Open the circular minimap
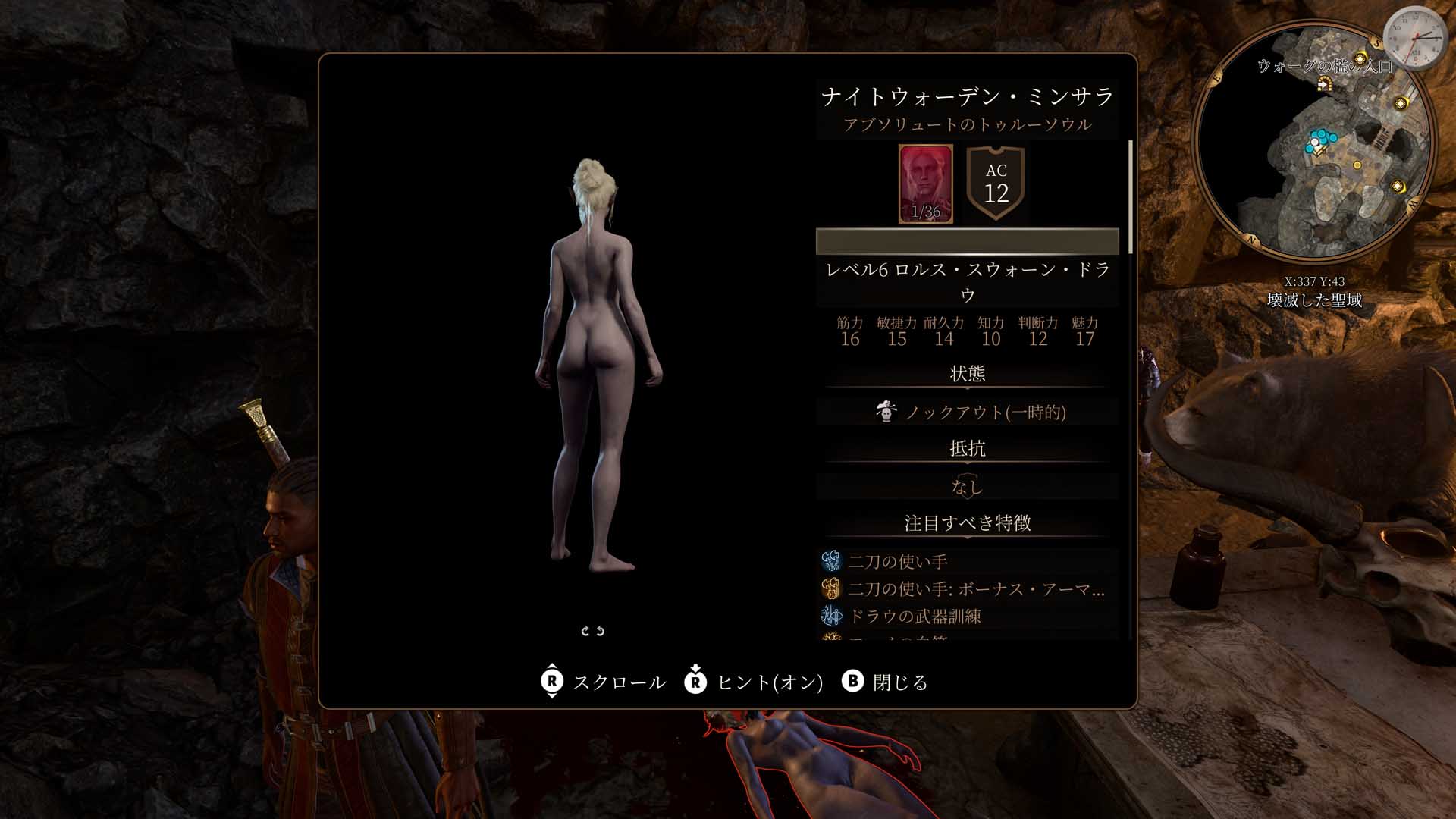 (x=1316, y=140)
